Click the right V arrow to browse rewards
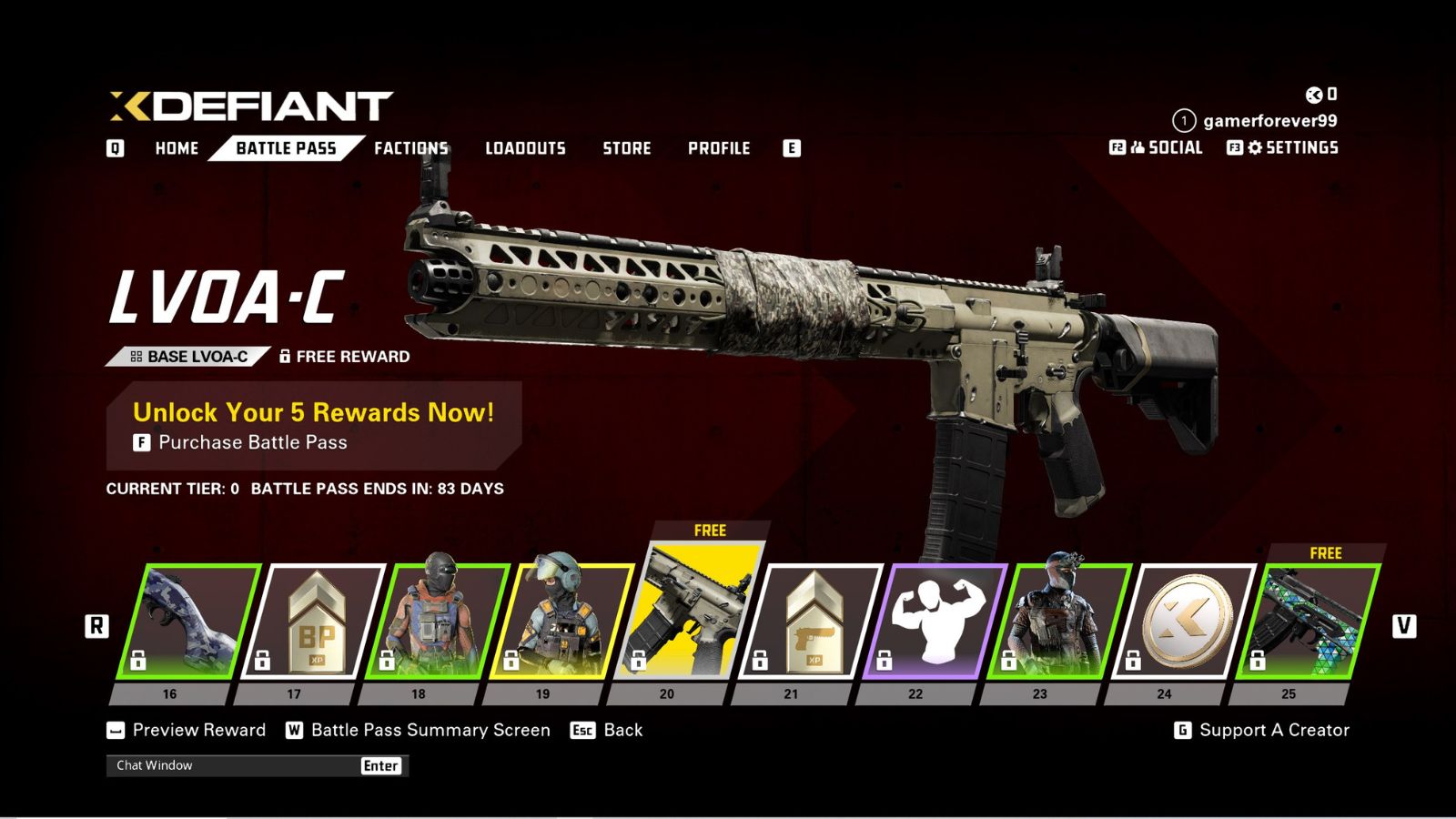The height and width of the screenshot is (819, 1456). [x=1405, y=625]
